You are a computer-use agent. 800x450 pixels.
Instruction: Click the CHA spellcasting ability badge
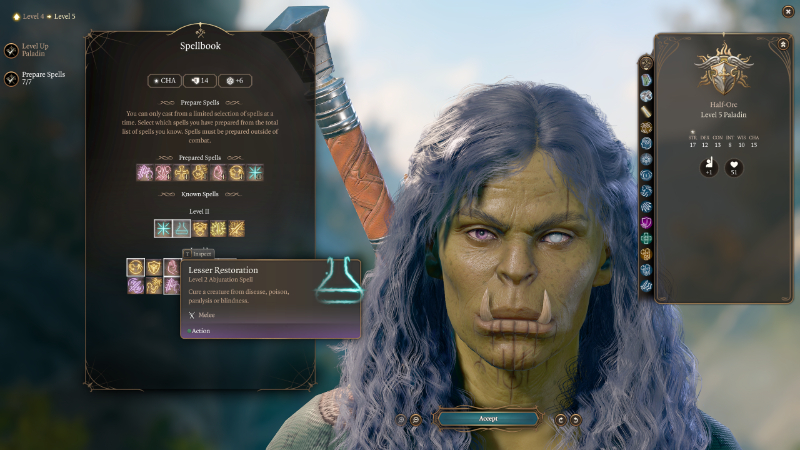coord(164,80)
